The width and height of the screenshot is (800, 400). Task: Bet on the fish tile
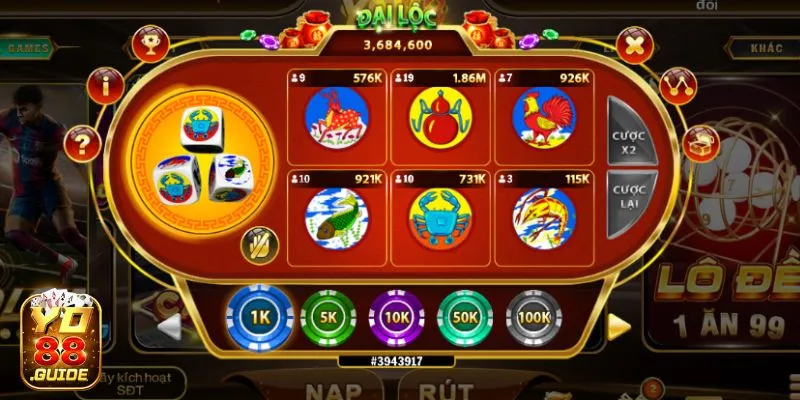click(336, 217)
